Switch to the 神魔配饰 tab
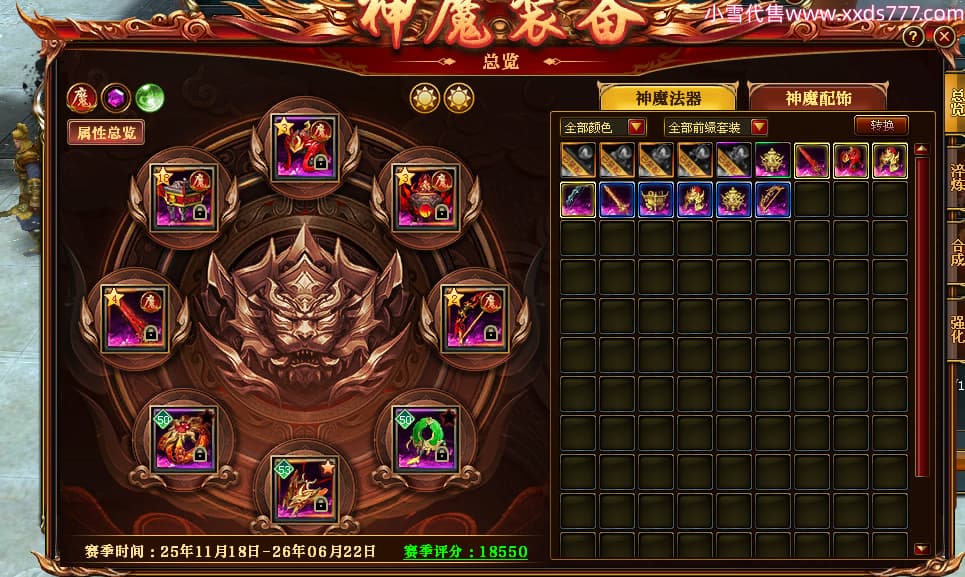The image size is (965, 577). pos(817,97)
